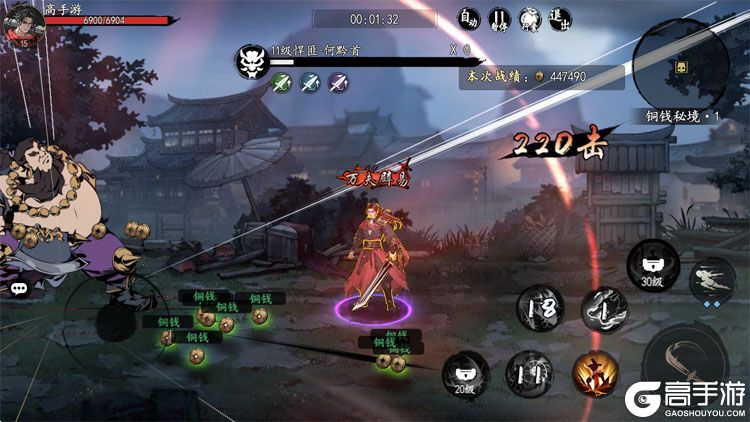Toggle the 自动 auto-battle button

pos(469,19)
